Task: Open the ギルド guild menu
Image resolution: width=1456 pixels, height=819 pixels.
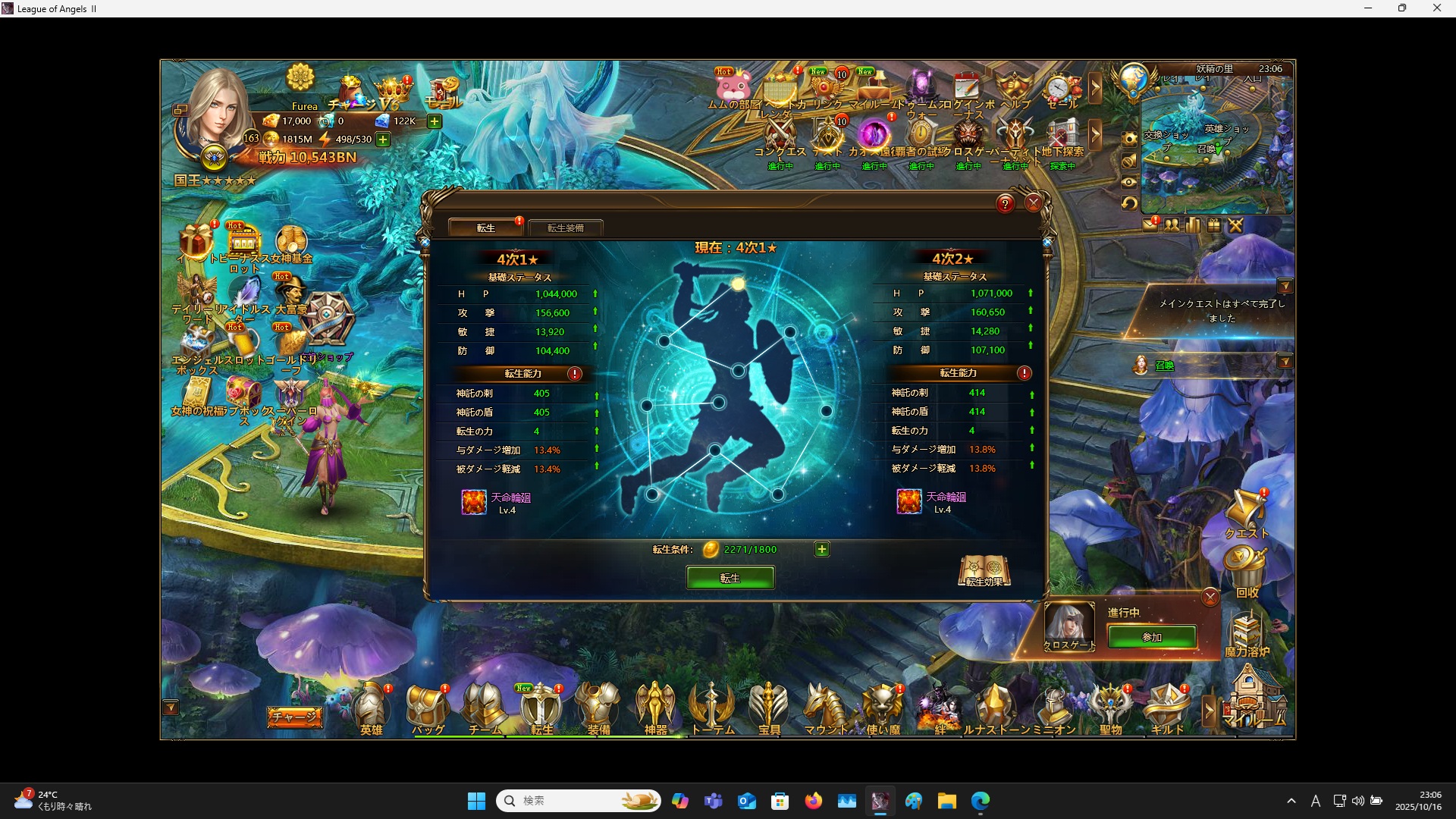Action: 1167,709
